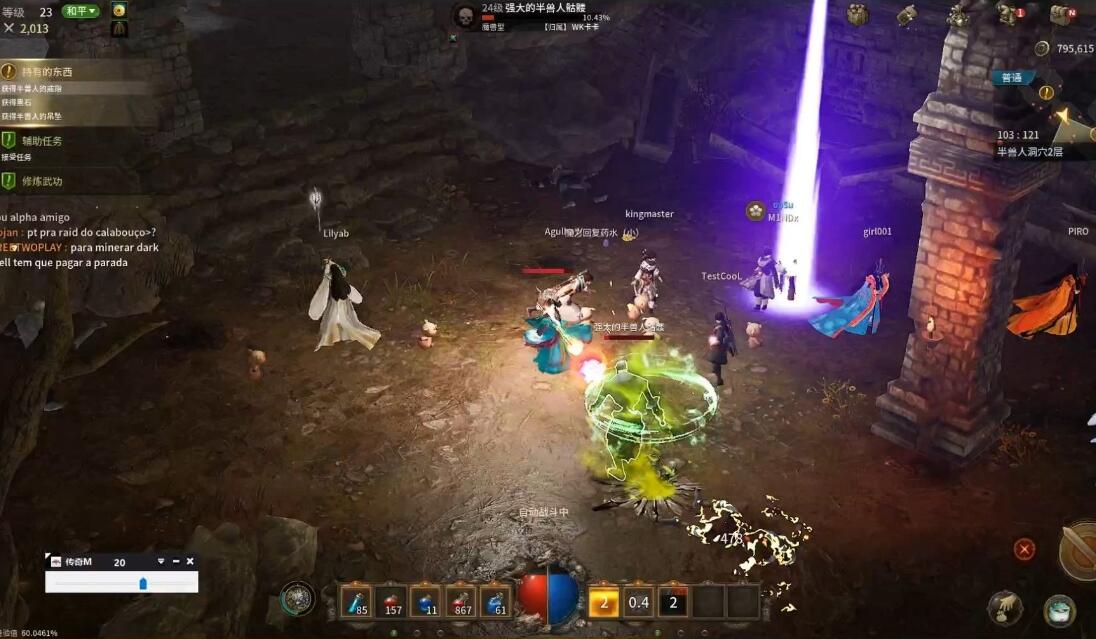Adjust the 传奇M overlay slider handle
The width and height of the screenshot is (1096, 639).
143,583
